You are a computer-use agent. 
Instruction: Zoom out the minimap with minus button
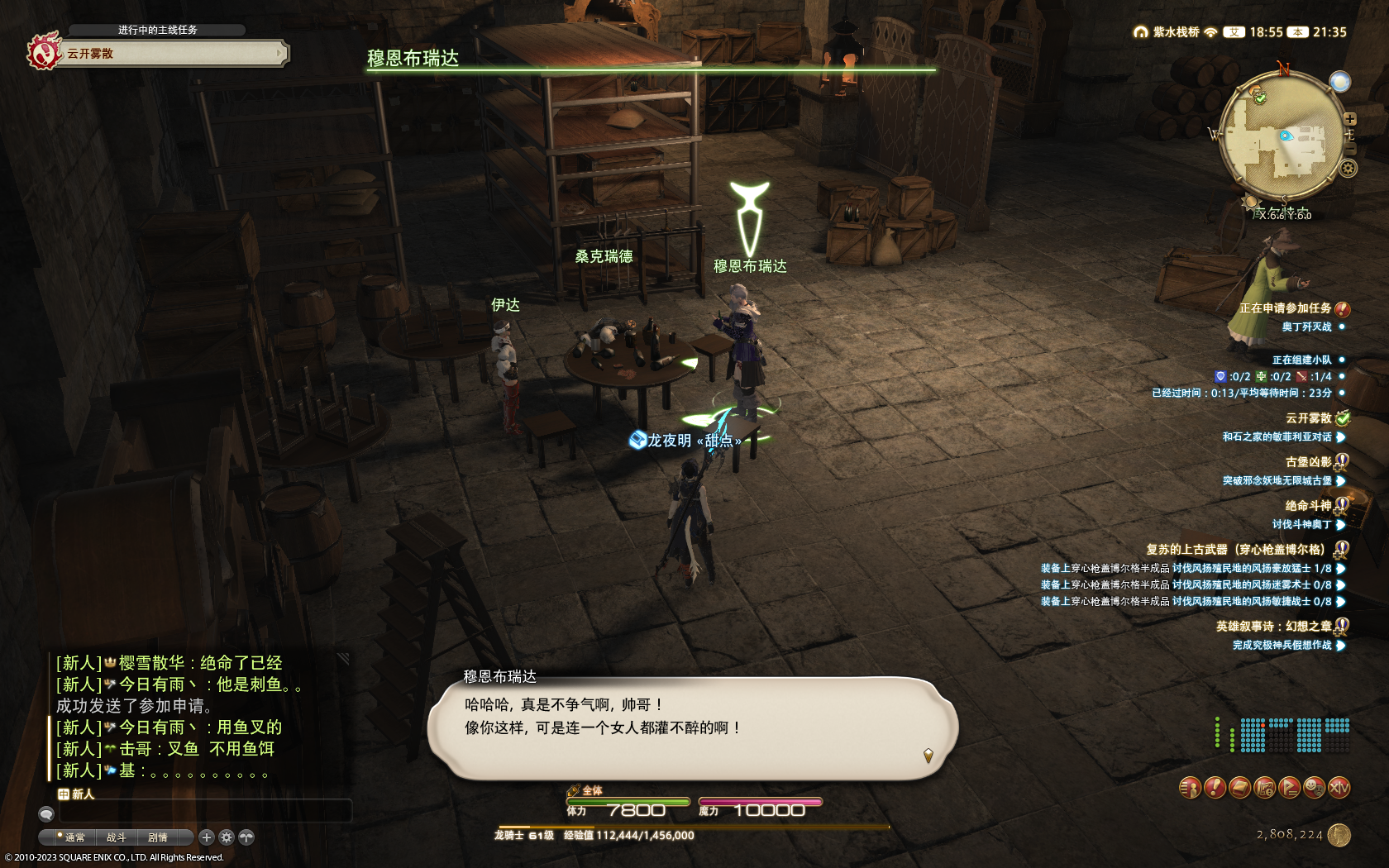1350,149
